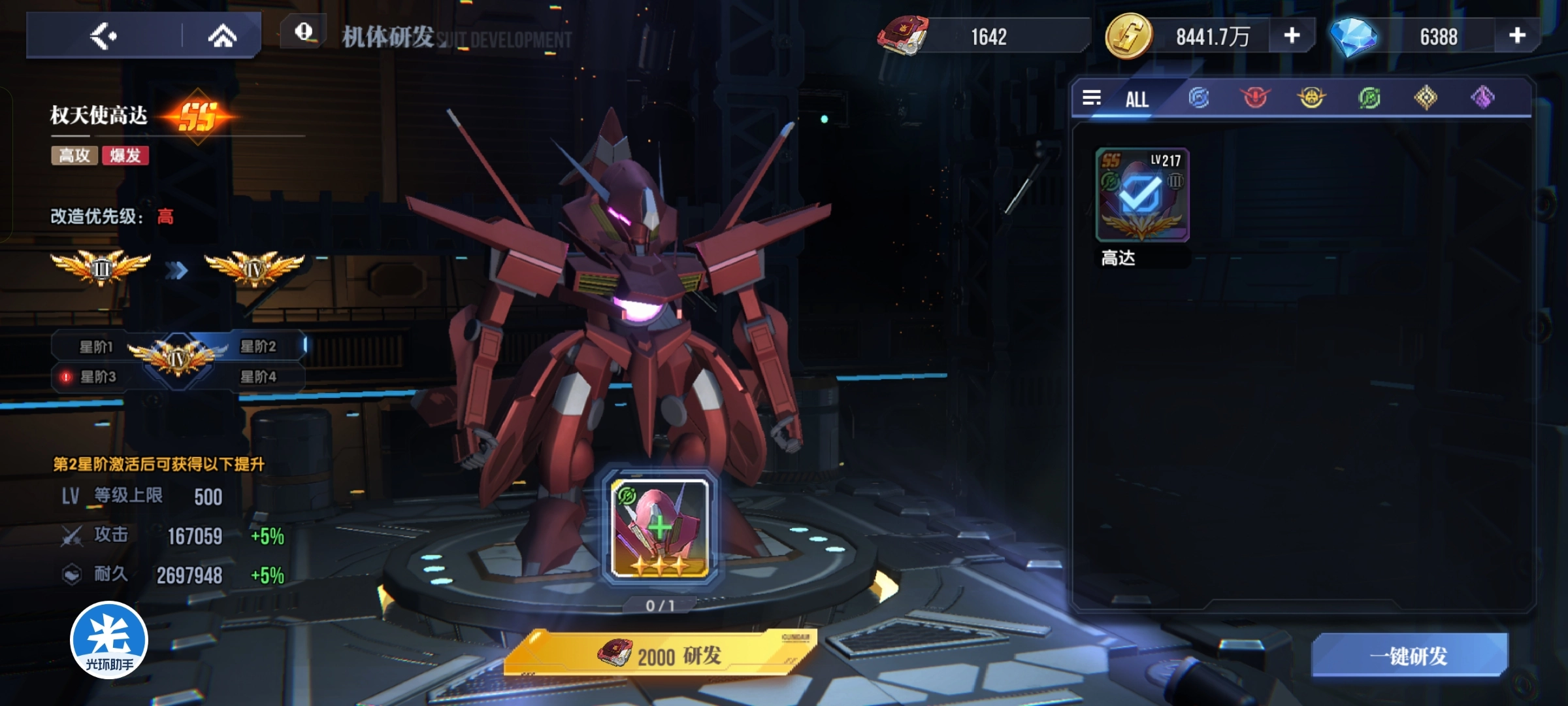Screen dimensions: 1568x706
Task: Select the LV217 Gundam unit card
Action: pyautogui.click(x=1142, y=195)
